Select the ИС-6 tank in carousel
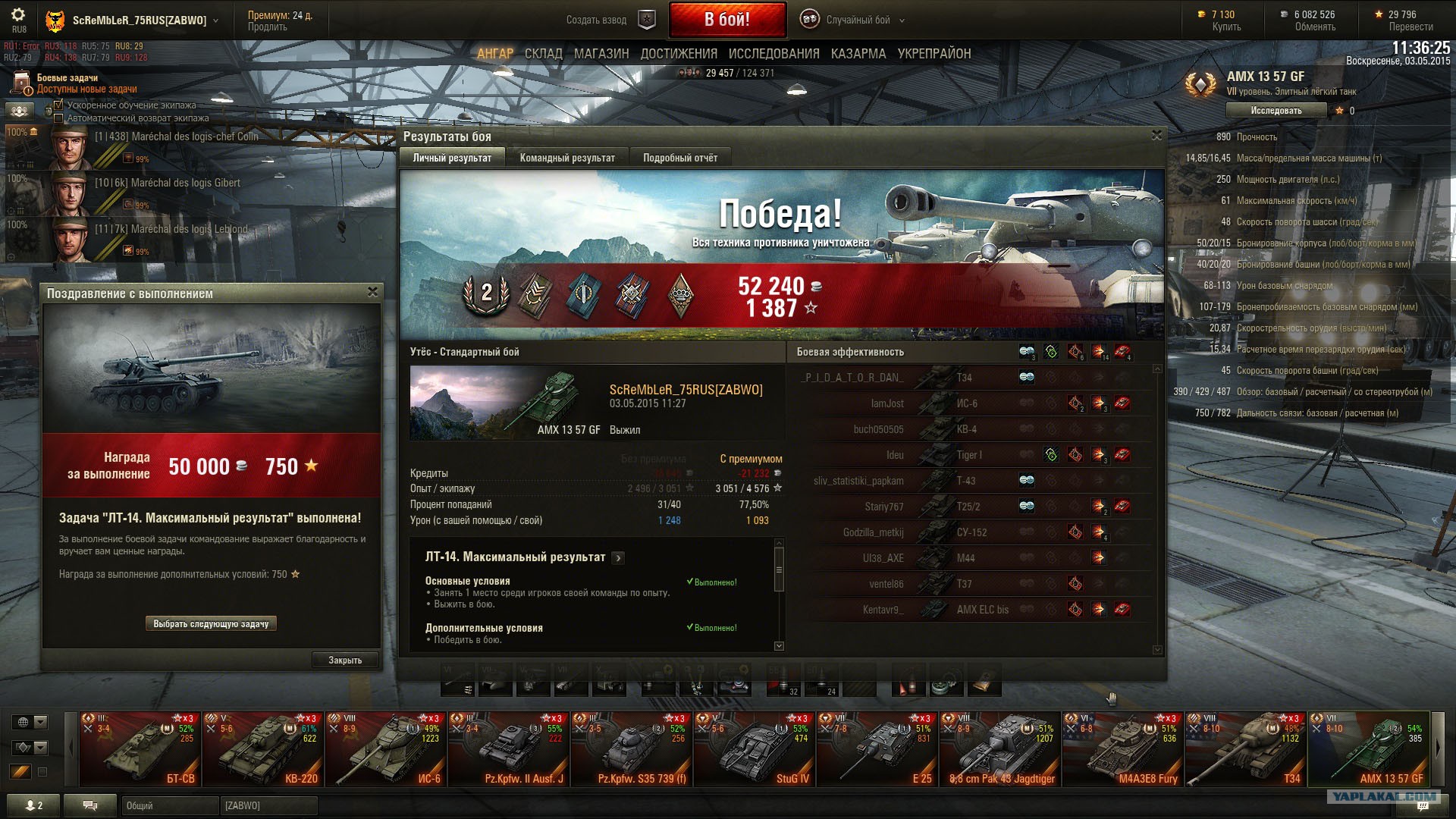Viewport: 1456px width, 819px height. 385,749
